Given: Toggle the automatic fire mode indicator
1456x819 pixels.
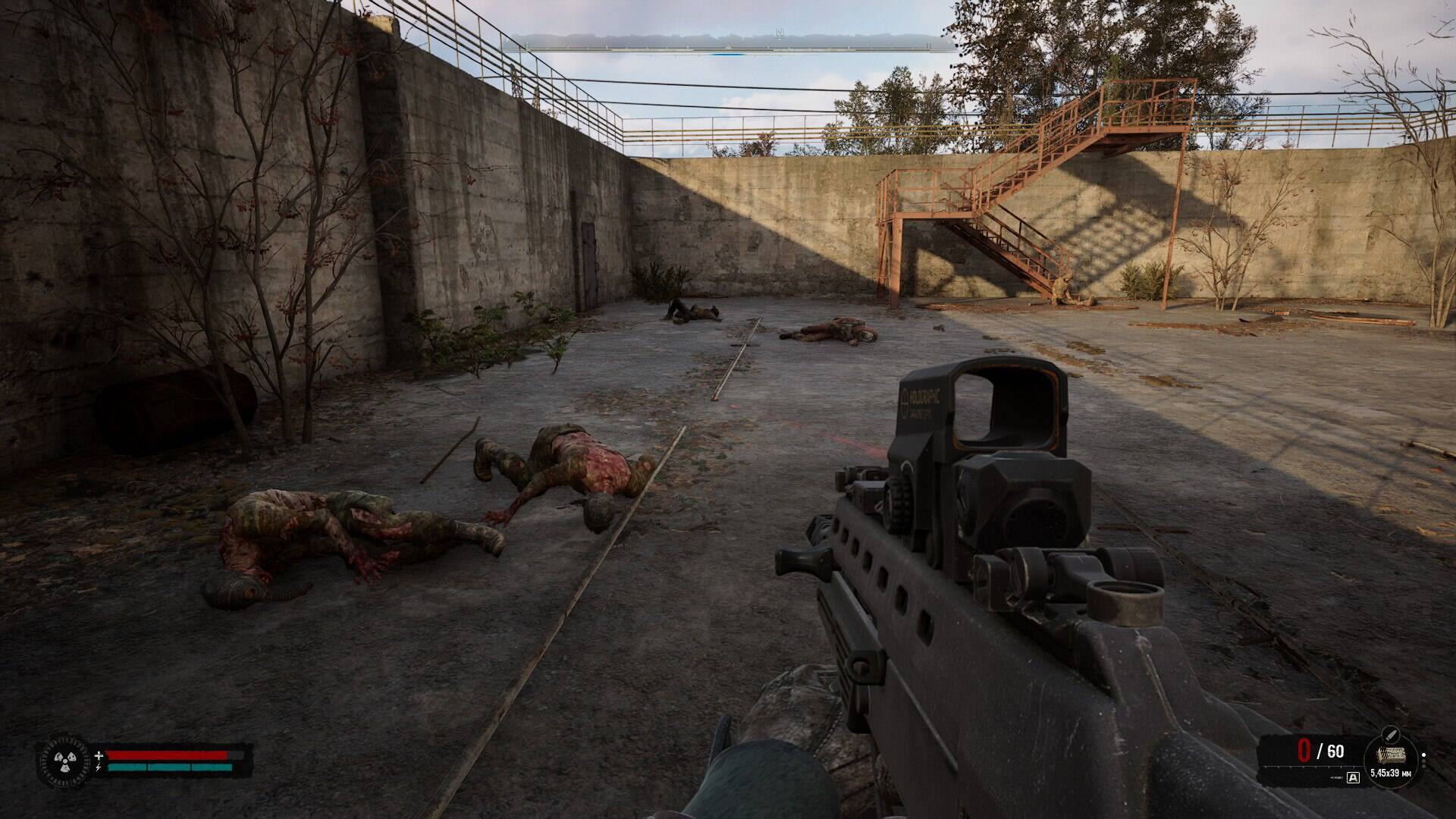Looking at the screenshot, I should tap(1354, 777).
